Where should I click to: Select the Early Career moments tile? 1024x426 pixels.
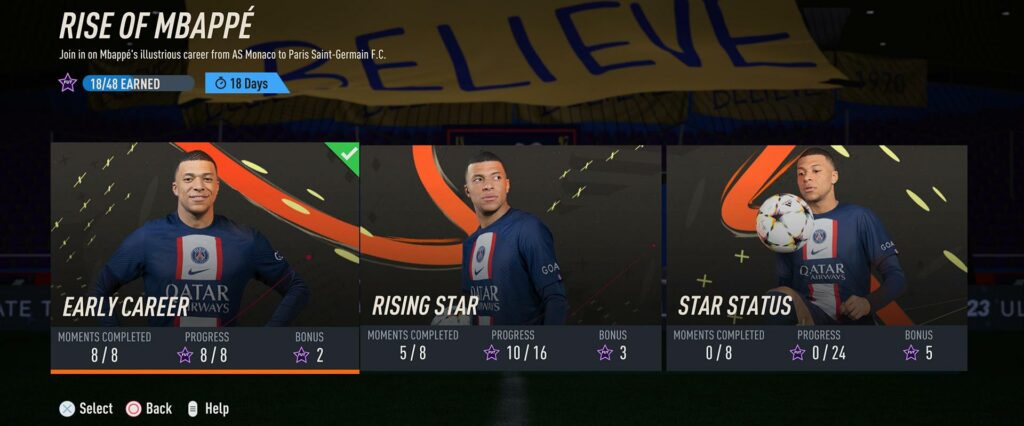tap(205, 257)
